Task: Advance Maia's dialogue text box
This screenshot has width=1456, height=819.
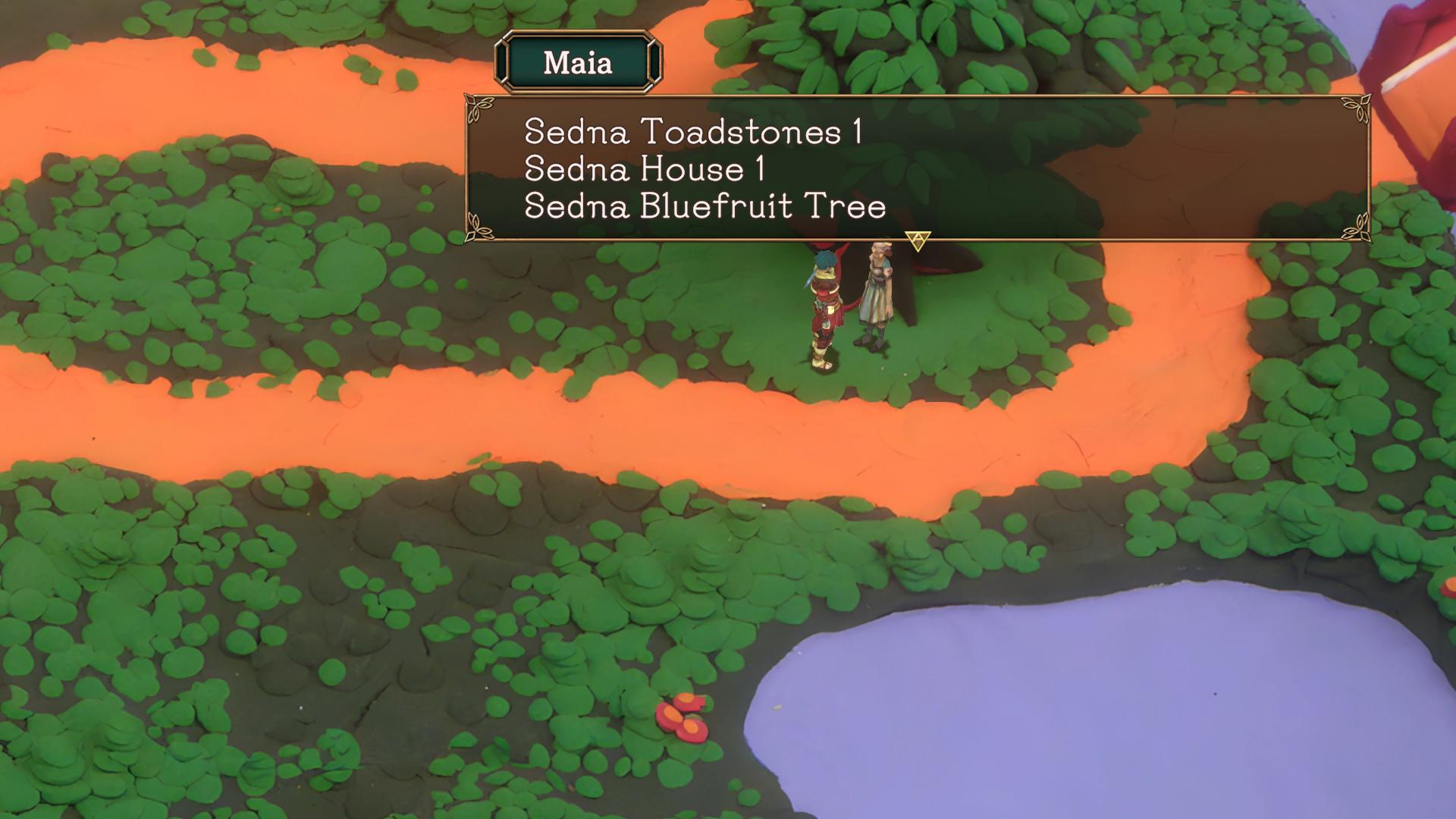Action: pos(918,240)
